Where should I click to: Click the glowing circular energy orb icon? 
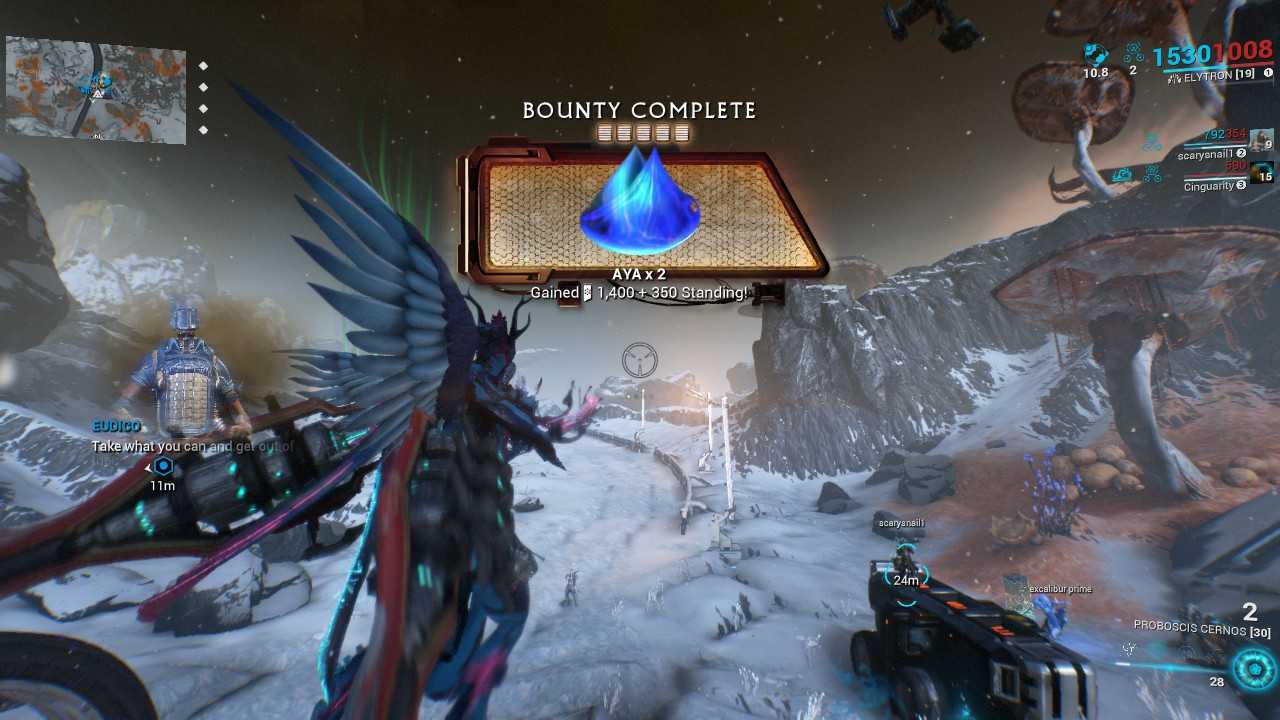[x=1254, y=669]
